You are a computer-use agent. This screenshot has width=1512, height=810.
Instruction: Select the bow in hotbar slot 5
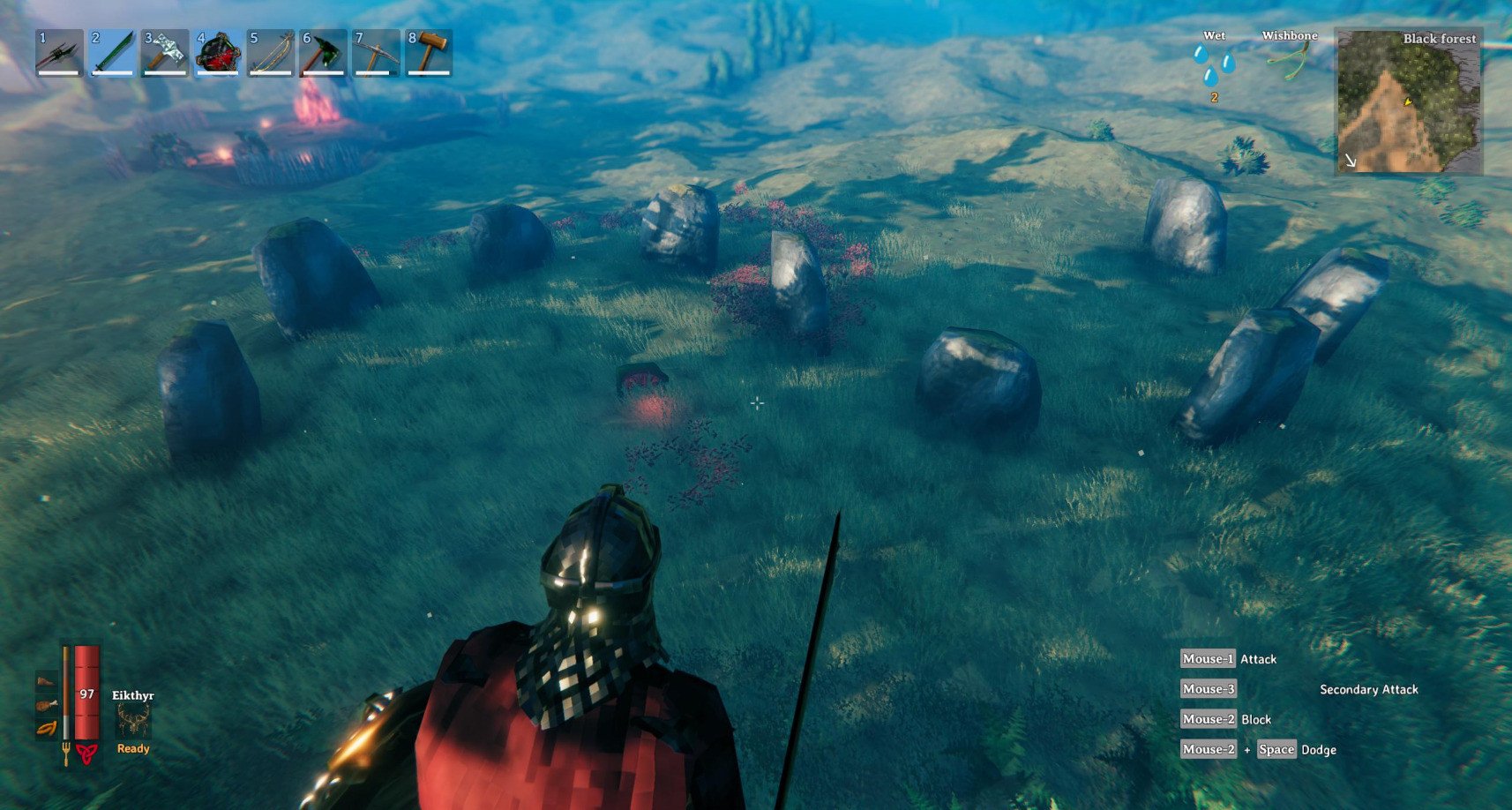point(271,53)
